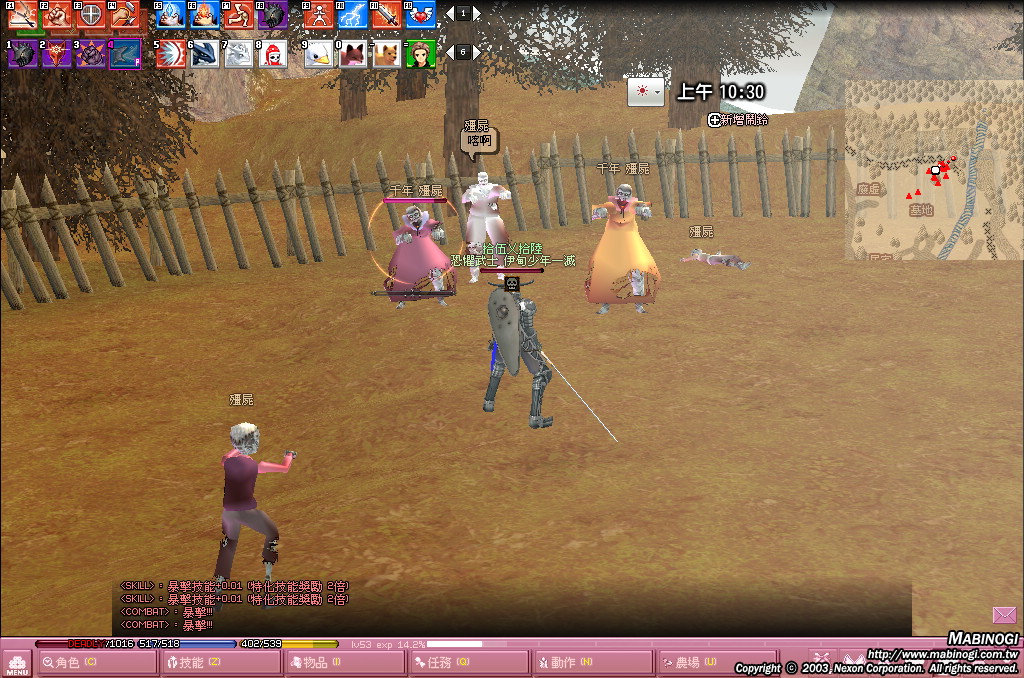Screen dimensions: 1024x678
Task: Open the 動作 (Actions) window
Action: tap(592, 662)
